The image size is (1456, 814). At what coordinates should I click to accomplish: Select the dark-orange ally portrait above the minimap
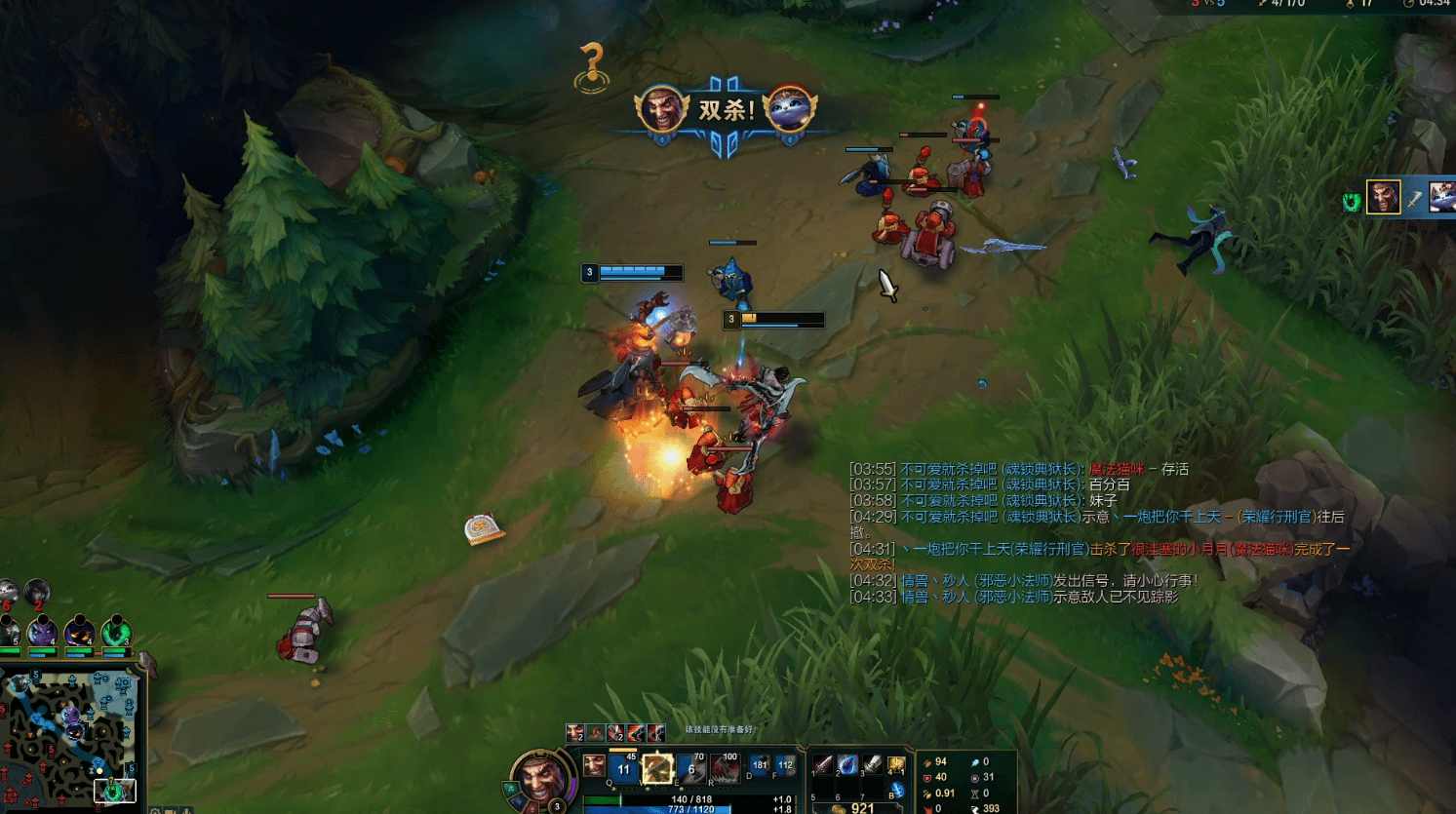(x=79, y=633)
